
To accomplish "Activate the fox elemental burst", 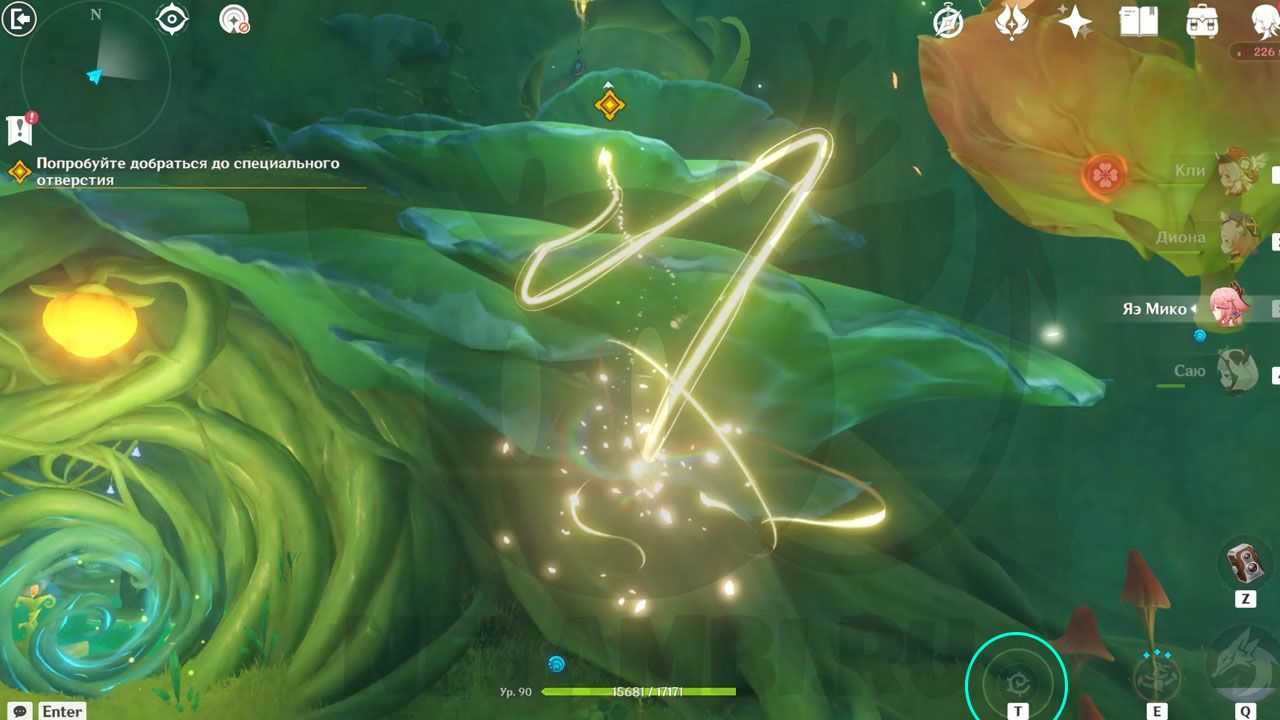I will [1245, 665].
